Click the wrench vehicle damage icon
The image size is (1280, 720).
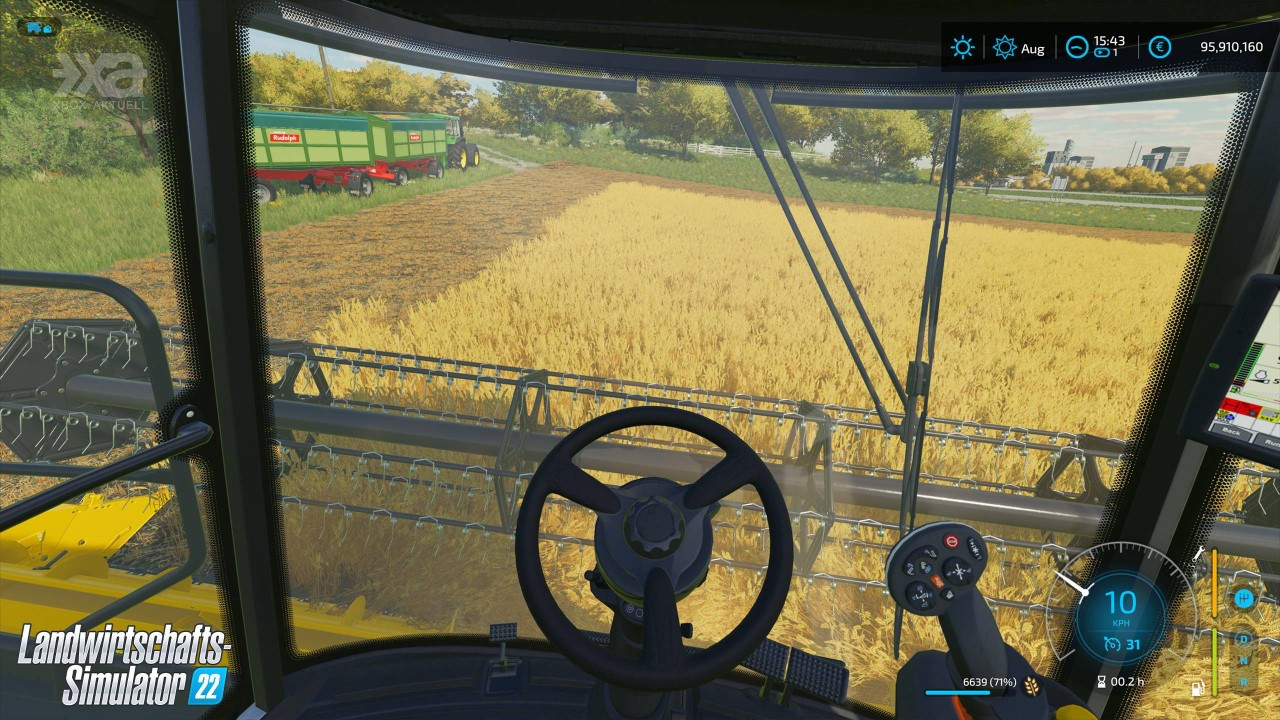[1198, 553]
